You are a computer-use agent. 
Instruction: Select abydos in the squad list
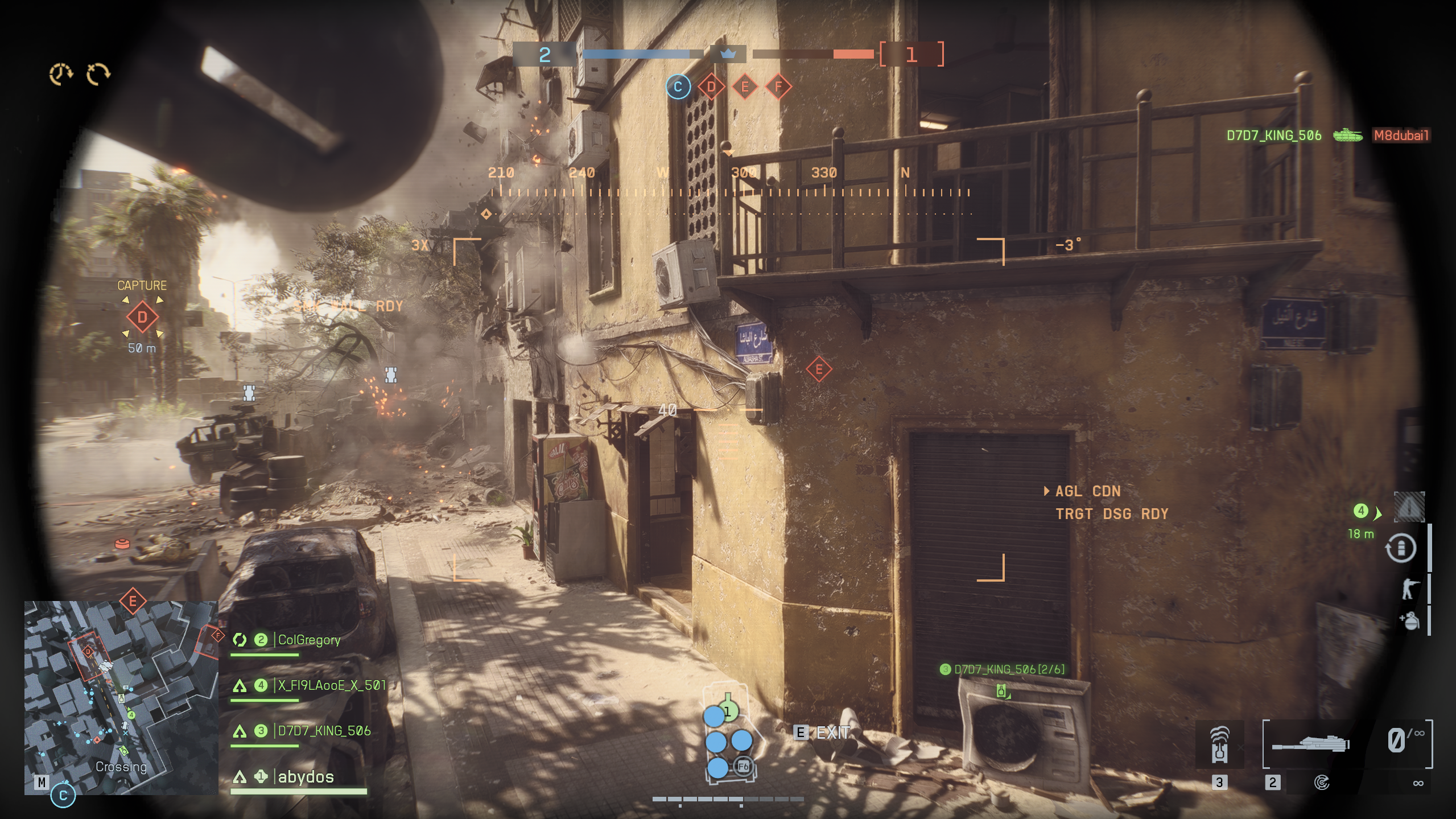tap(306, 777)
